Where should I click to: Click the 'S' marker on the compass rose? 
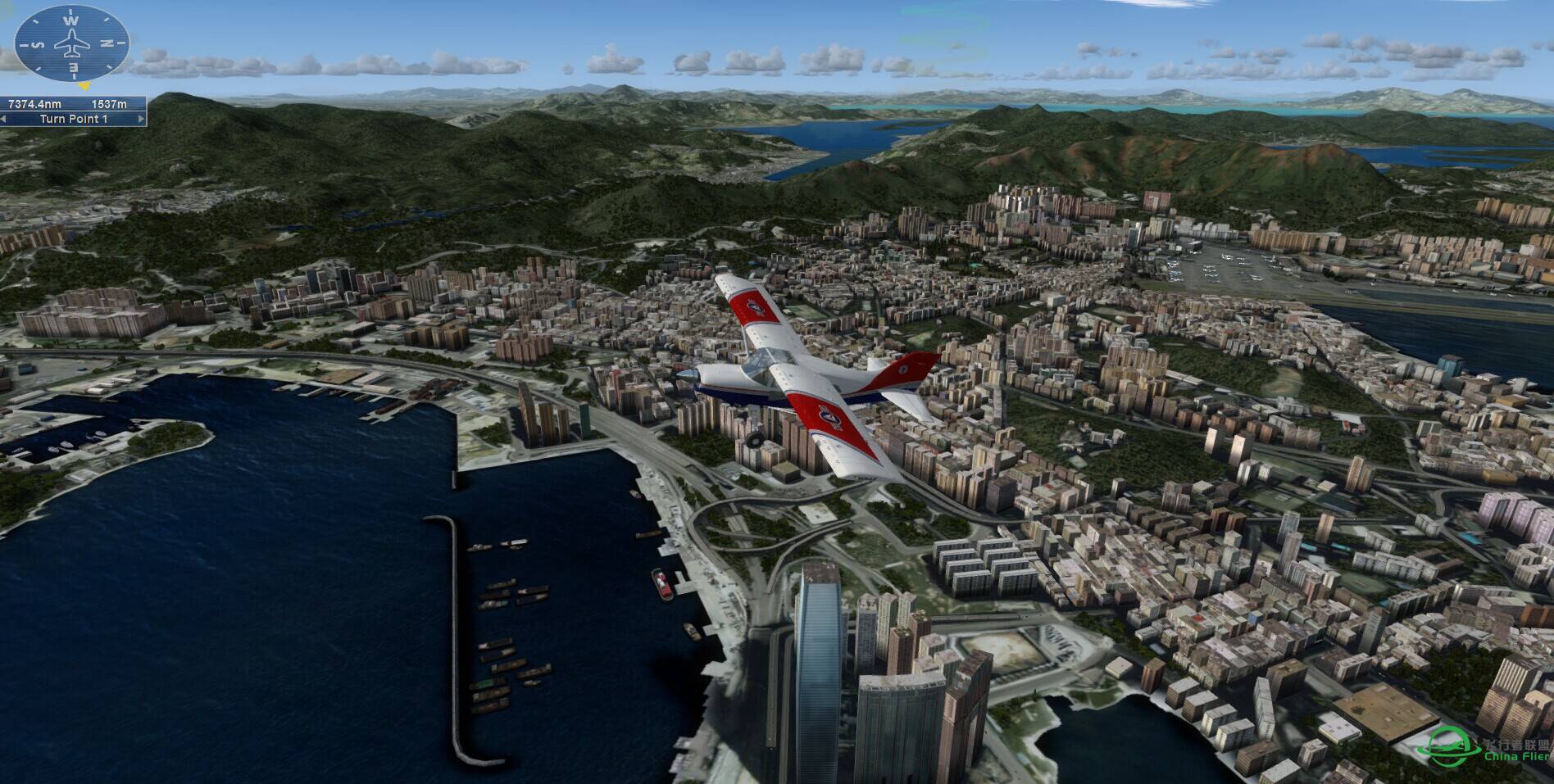coord(39,43)
